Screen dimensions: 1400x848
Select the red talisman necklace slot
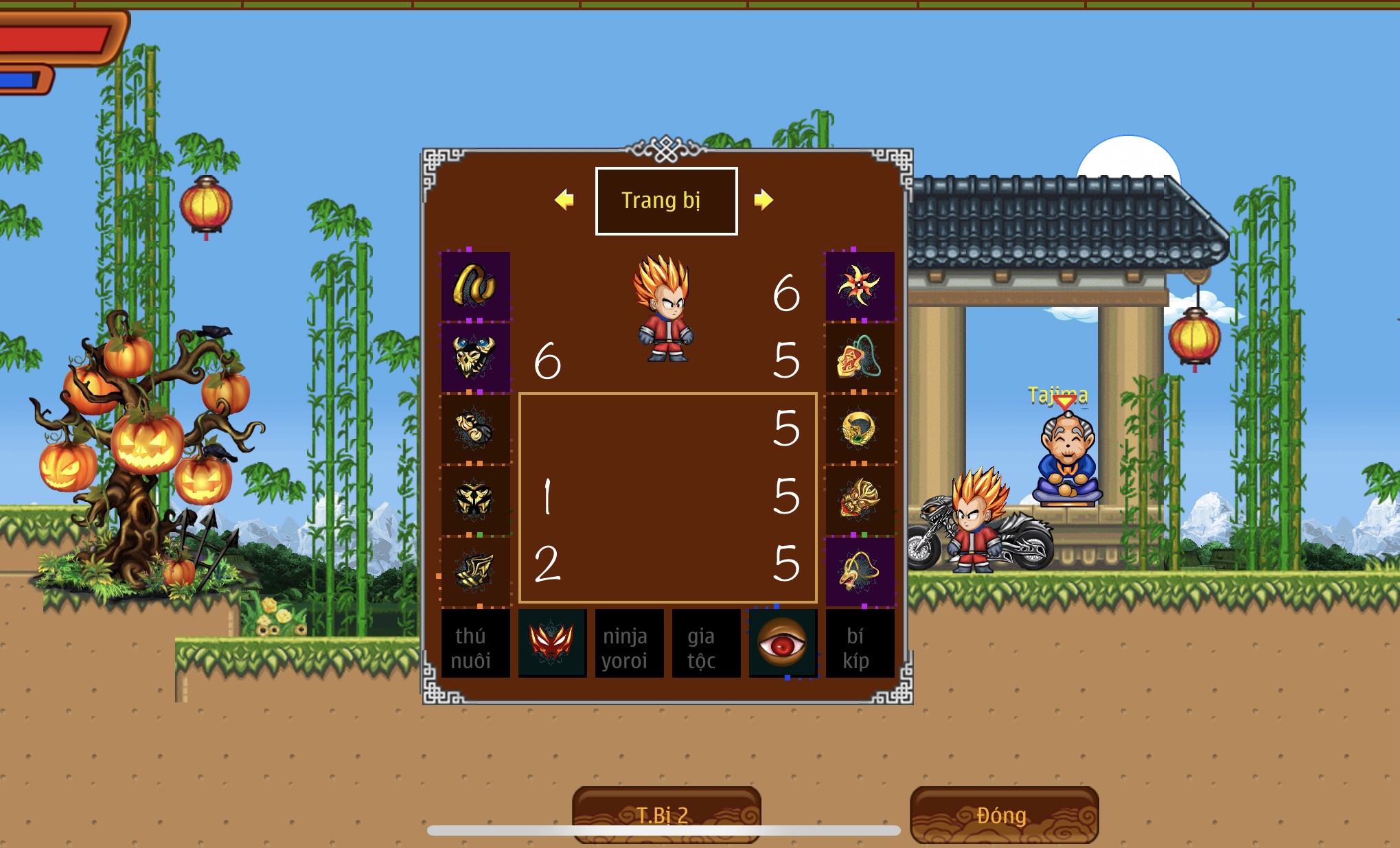click(x=860, y=357)
